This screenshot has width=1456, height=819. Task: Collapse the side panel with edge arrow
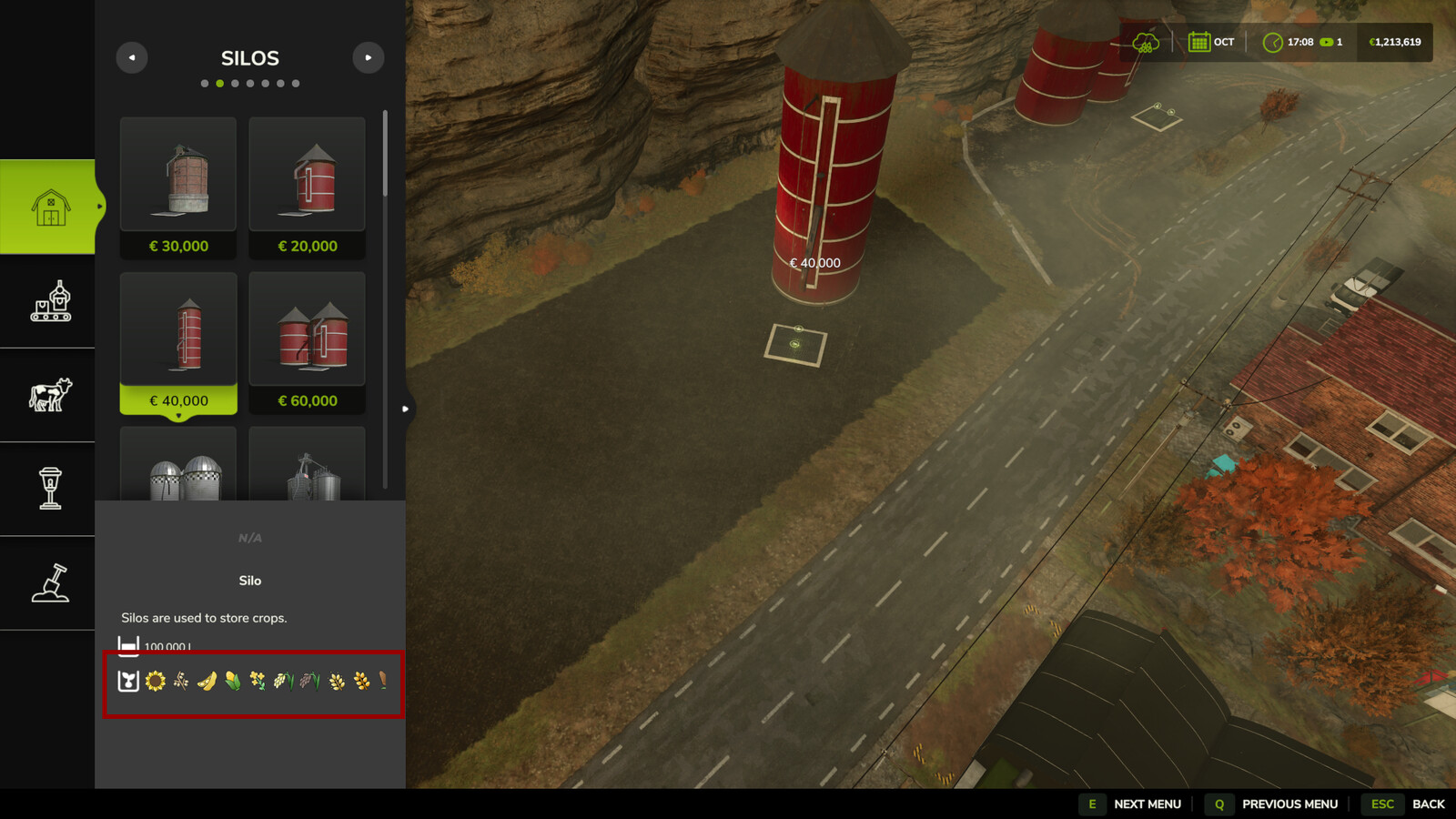(406, 409)
